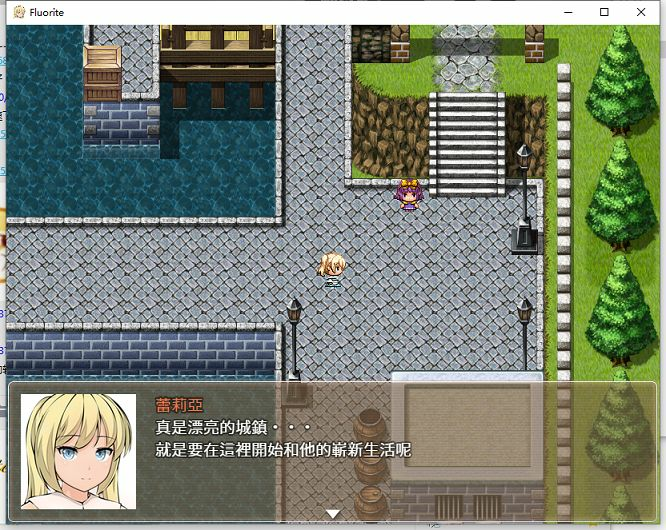
Task: Close the Fluorite game window
Action: (x=641, y=12)
